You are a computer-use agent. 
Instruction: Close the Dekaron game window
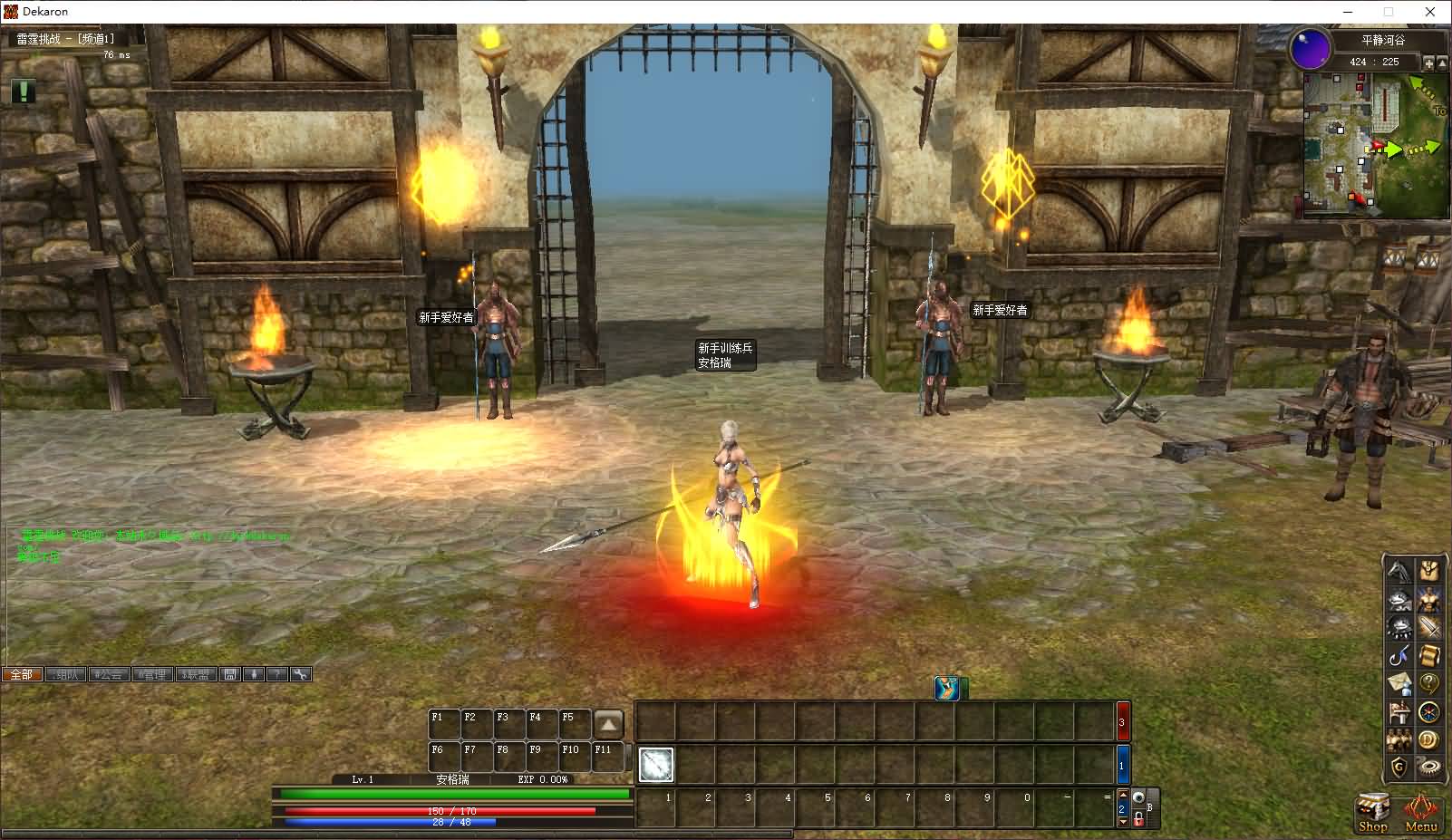tap(1431, 12)
